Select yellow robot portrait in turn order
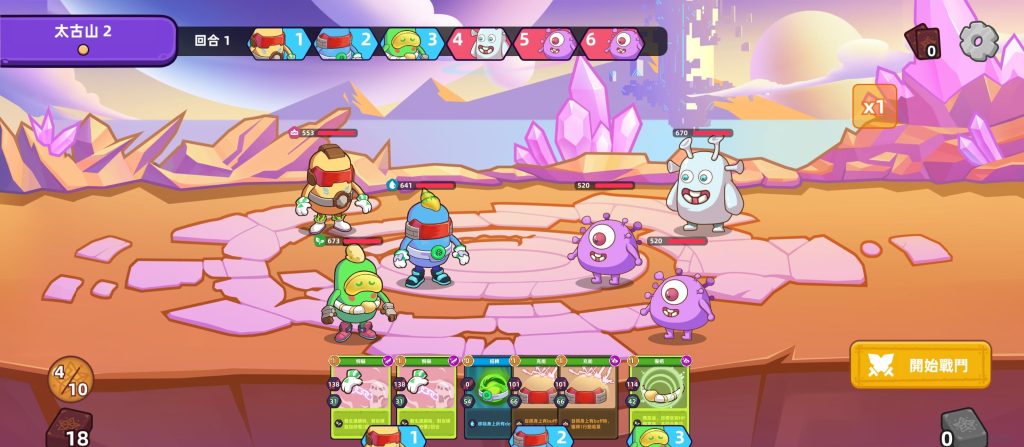The width and height of the screenshot is (1024, 447). click(x=276, y=43)
